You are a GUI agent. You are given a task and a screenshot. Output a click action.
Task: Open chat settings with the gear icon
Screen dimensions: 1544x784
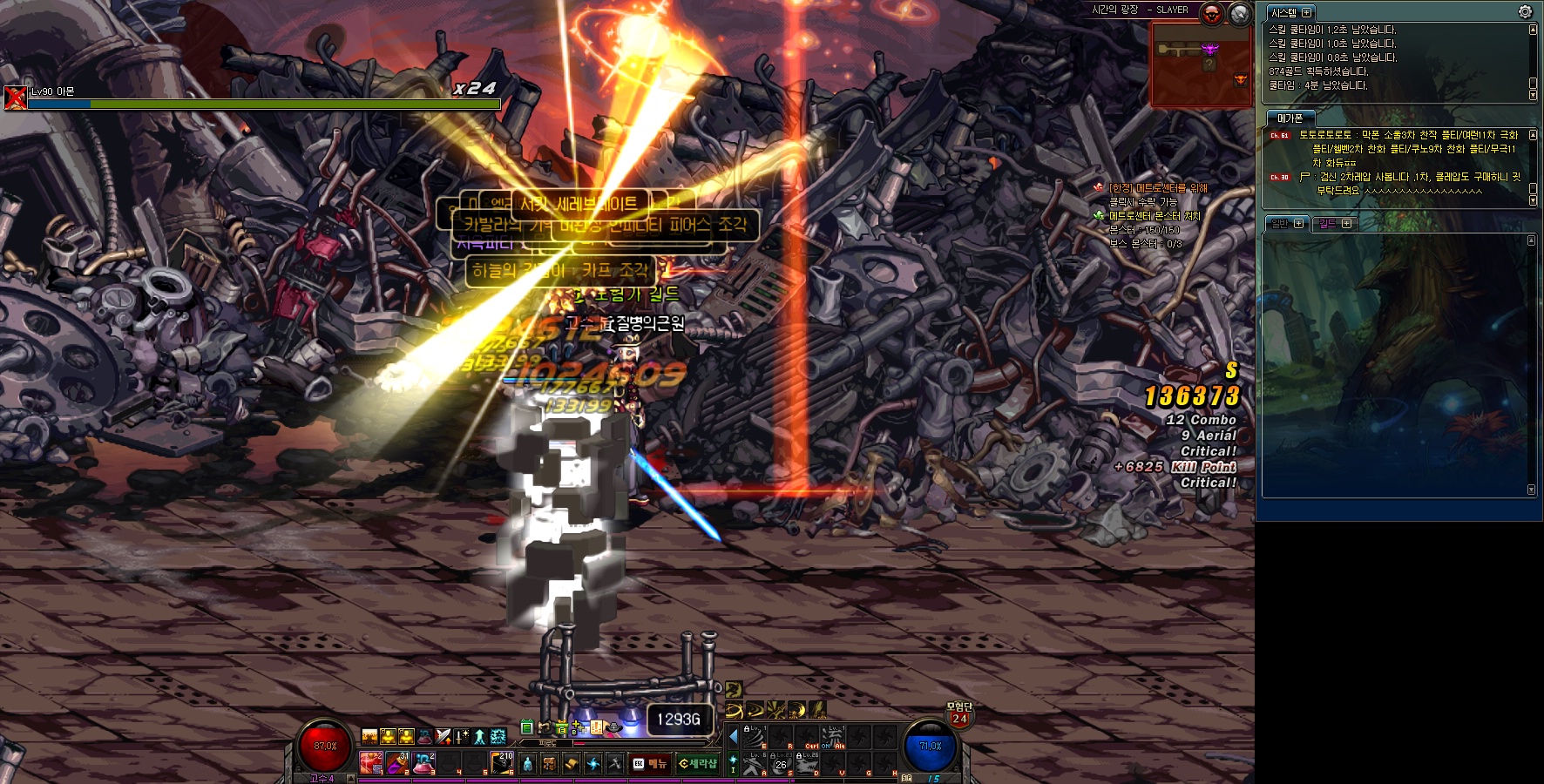1525,12
